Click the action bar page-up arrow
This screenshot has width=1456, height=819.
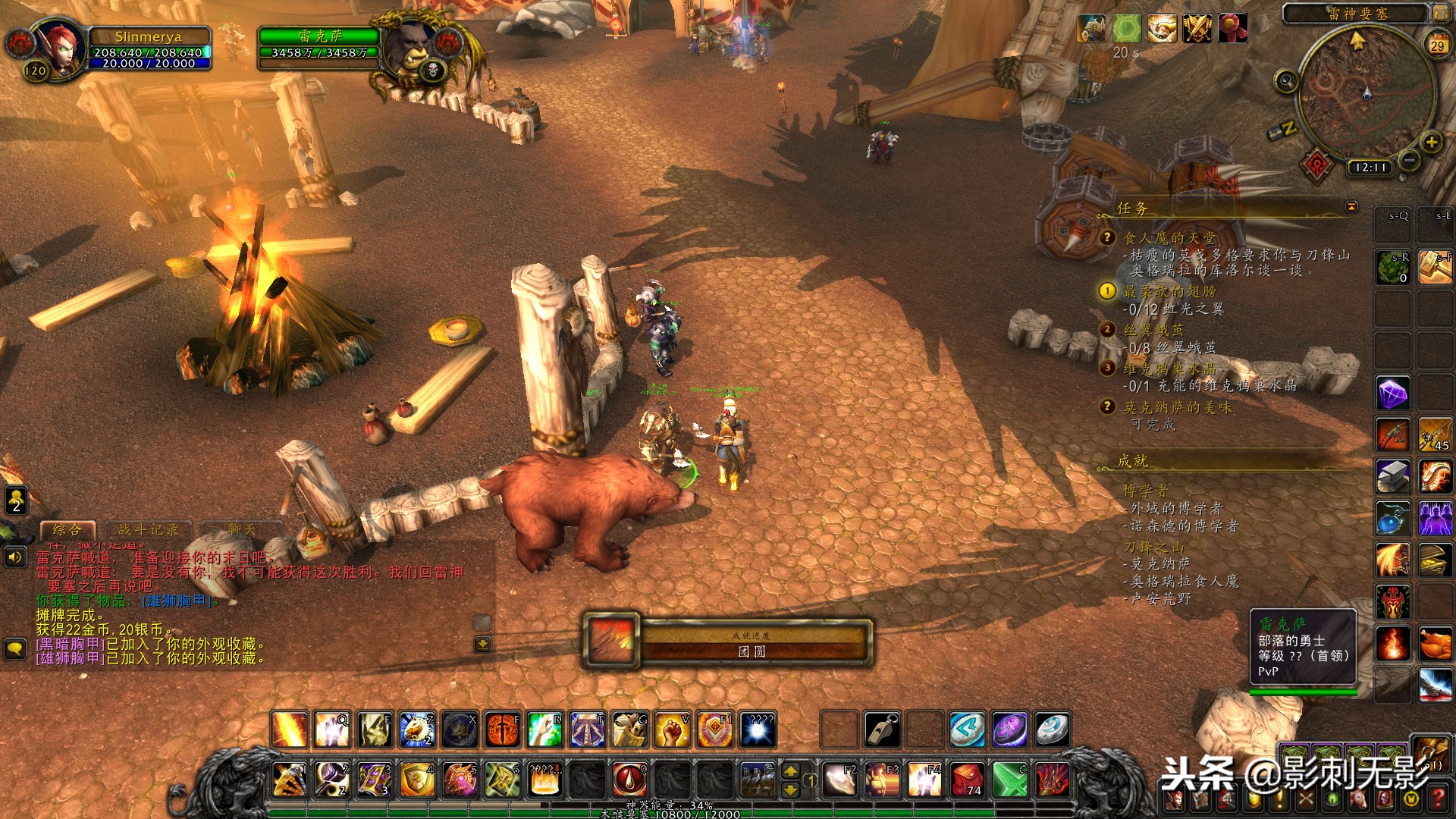790,772
